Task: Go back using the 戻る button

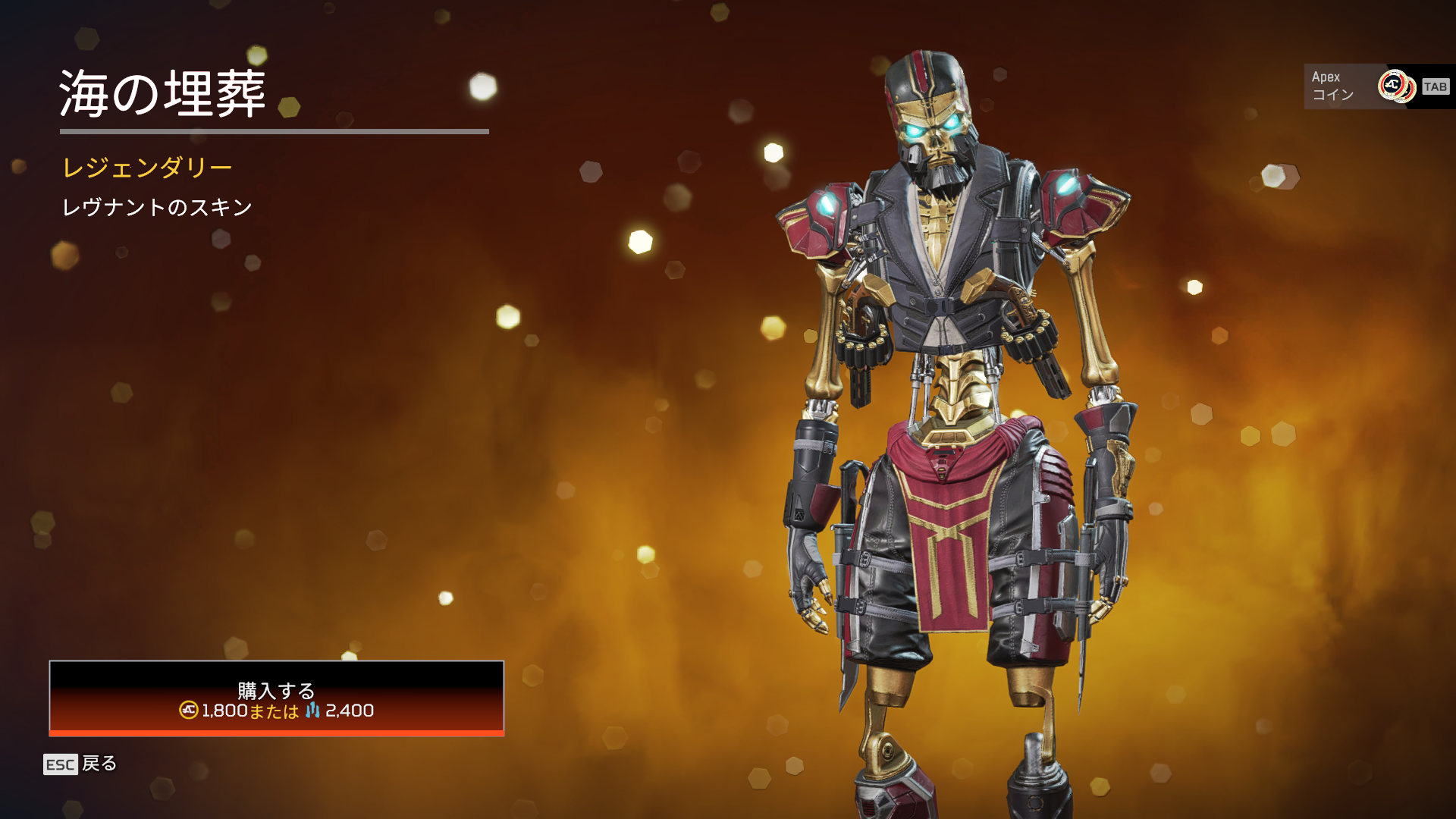Action: [x=81, y=764]
